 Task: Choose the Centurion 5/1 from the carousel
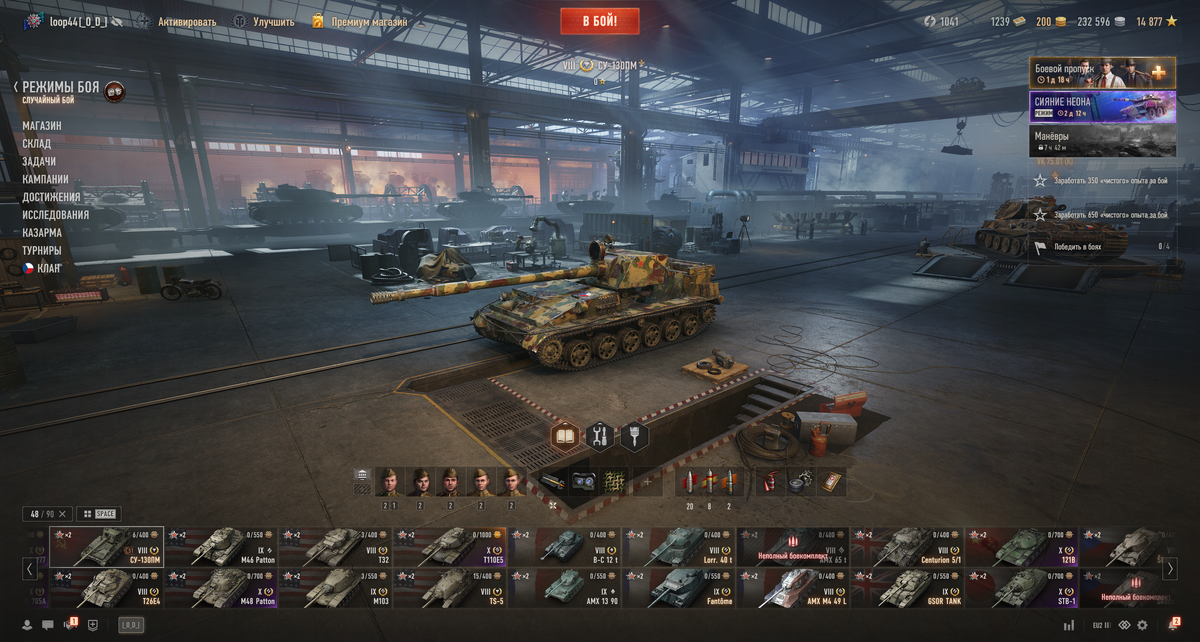[x=907, y=546]
